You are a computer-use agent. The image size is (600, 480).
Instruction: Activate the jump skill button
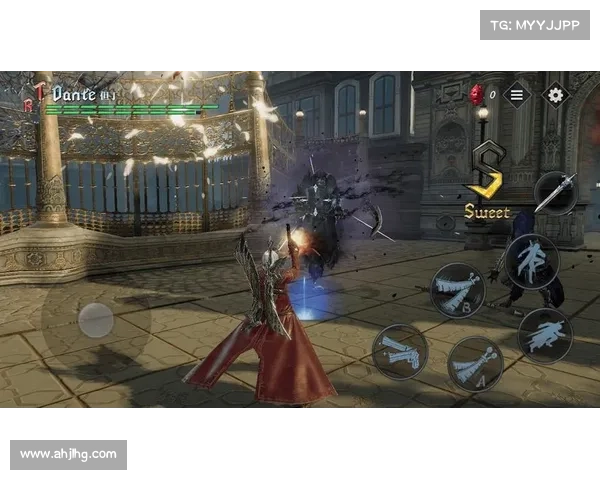pyautogui.click(x=531, y=262)
